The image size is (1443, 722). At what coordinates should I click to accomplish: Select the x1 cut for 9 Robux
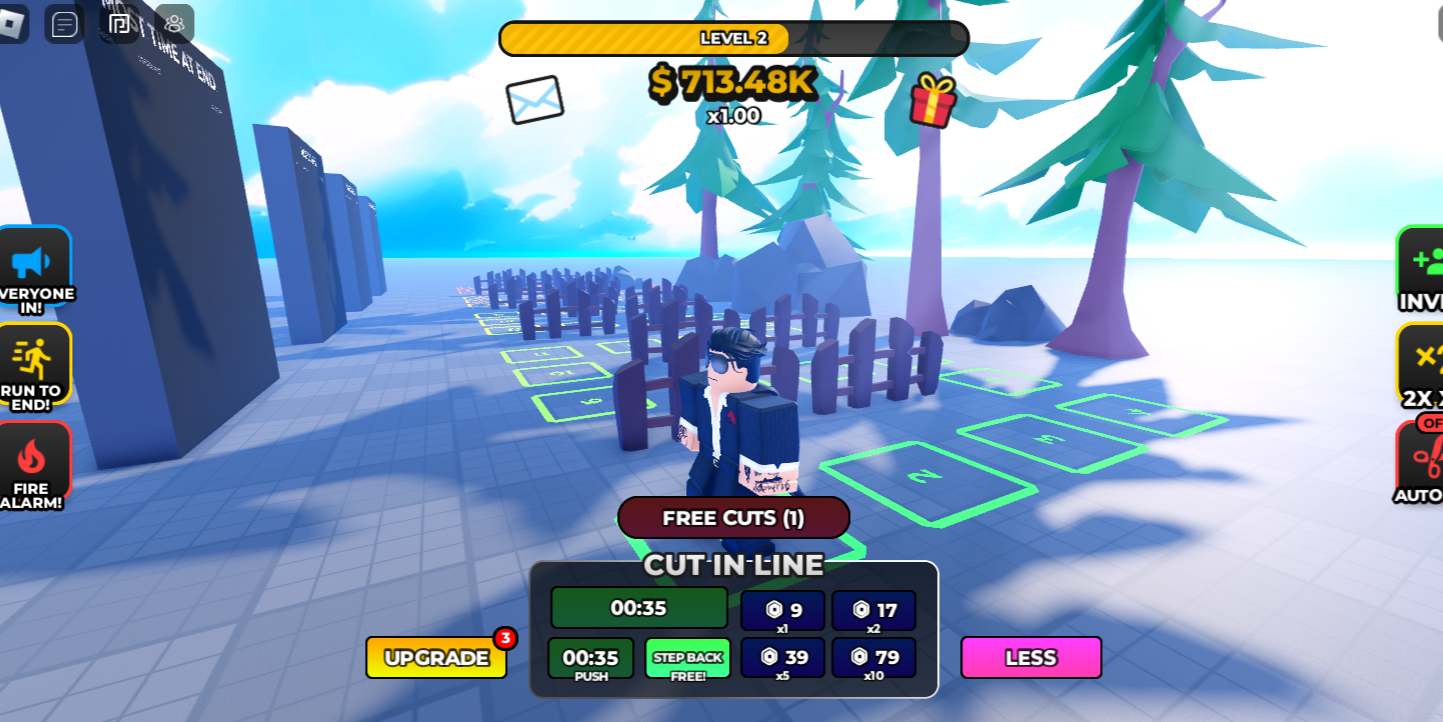tap(783, 610)
